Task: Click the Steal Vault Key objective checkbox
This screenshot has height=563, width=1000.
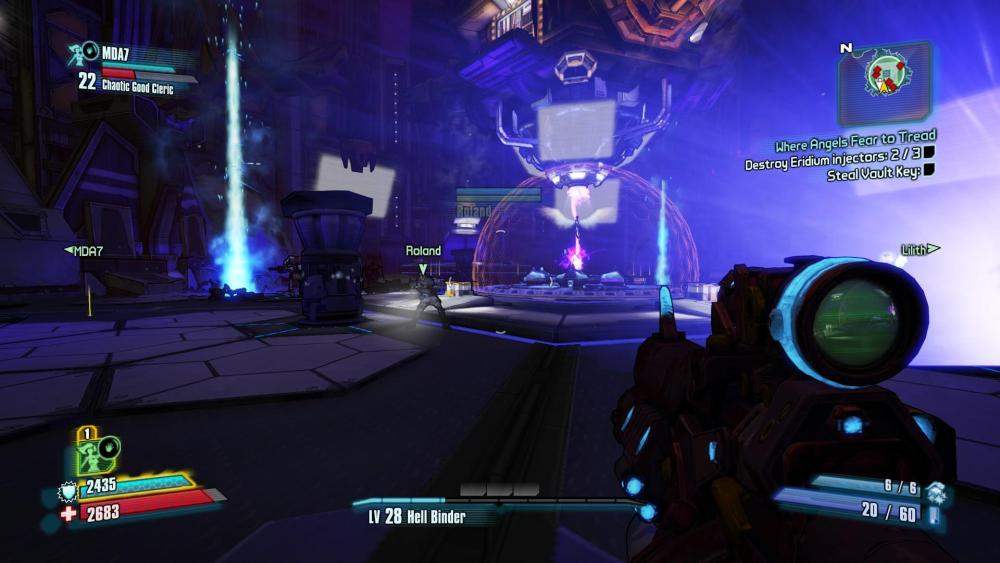Action: click(x=929, y=171)
